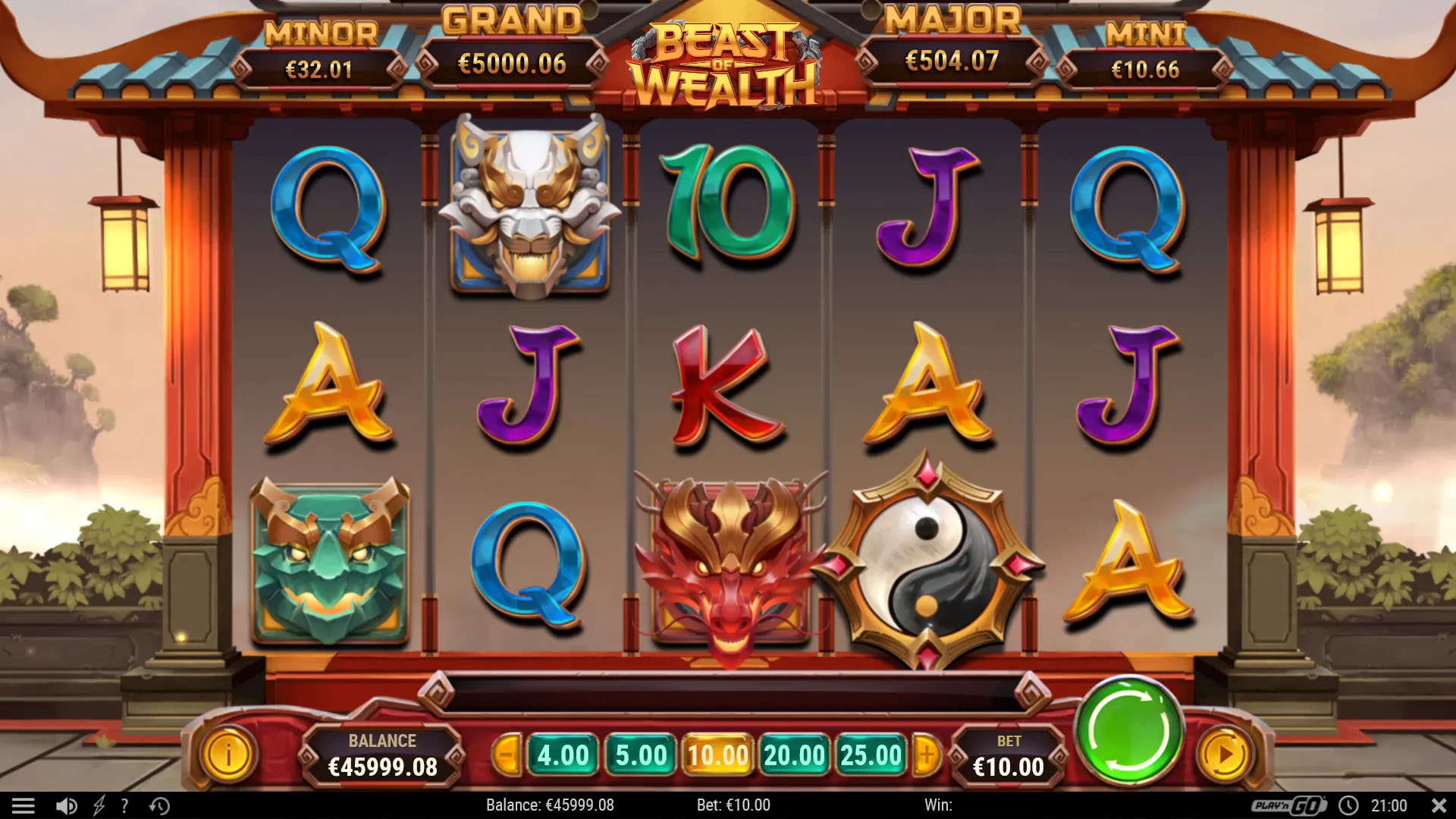Increase the bet with the plus button
Image resolution: width=1456 pixels, height=819 pixels.
pos(926,755)
